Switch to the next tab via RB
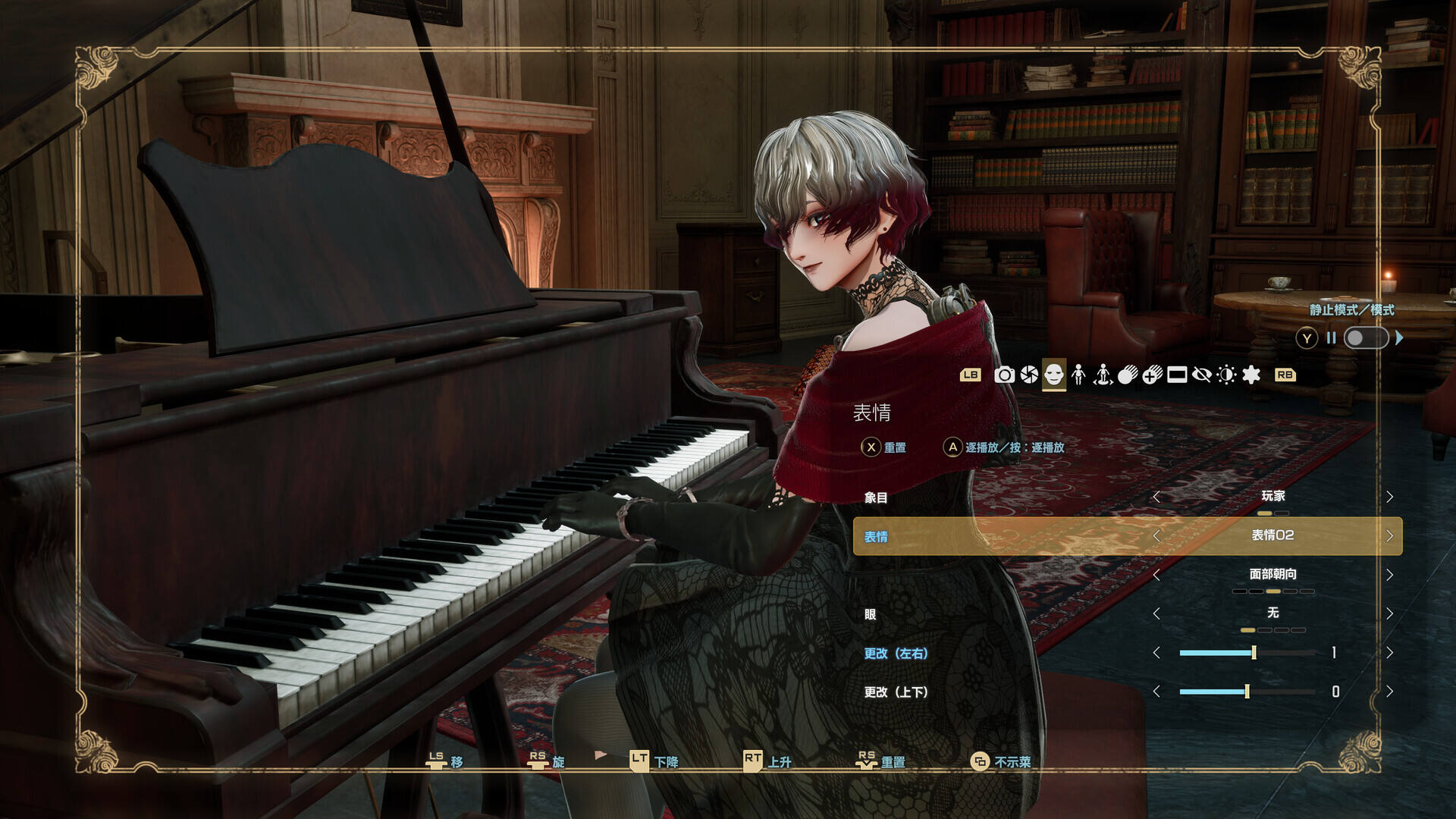 pyautogui.click(x=1285, y=375)
